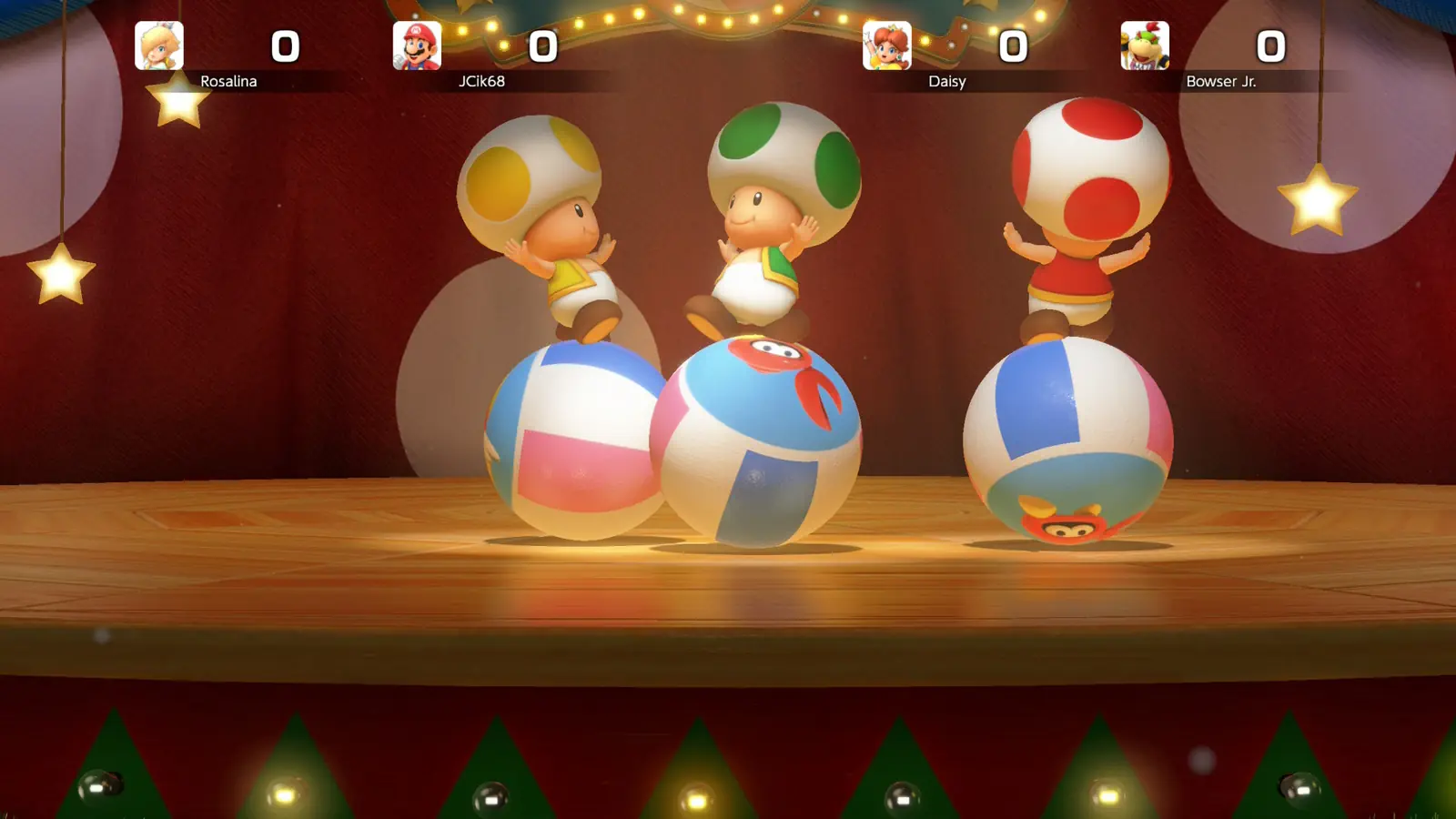
Task: Choose Daisy's character portrait
Action: click(x=886, y=45)
